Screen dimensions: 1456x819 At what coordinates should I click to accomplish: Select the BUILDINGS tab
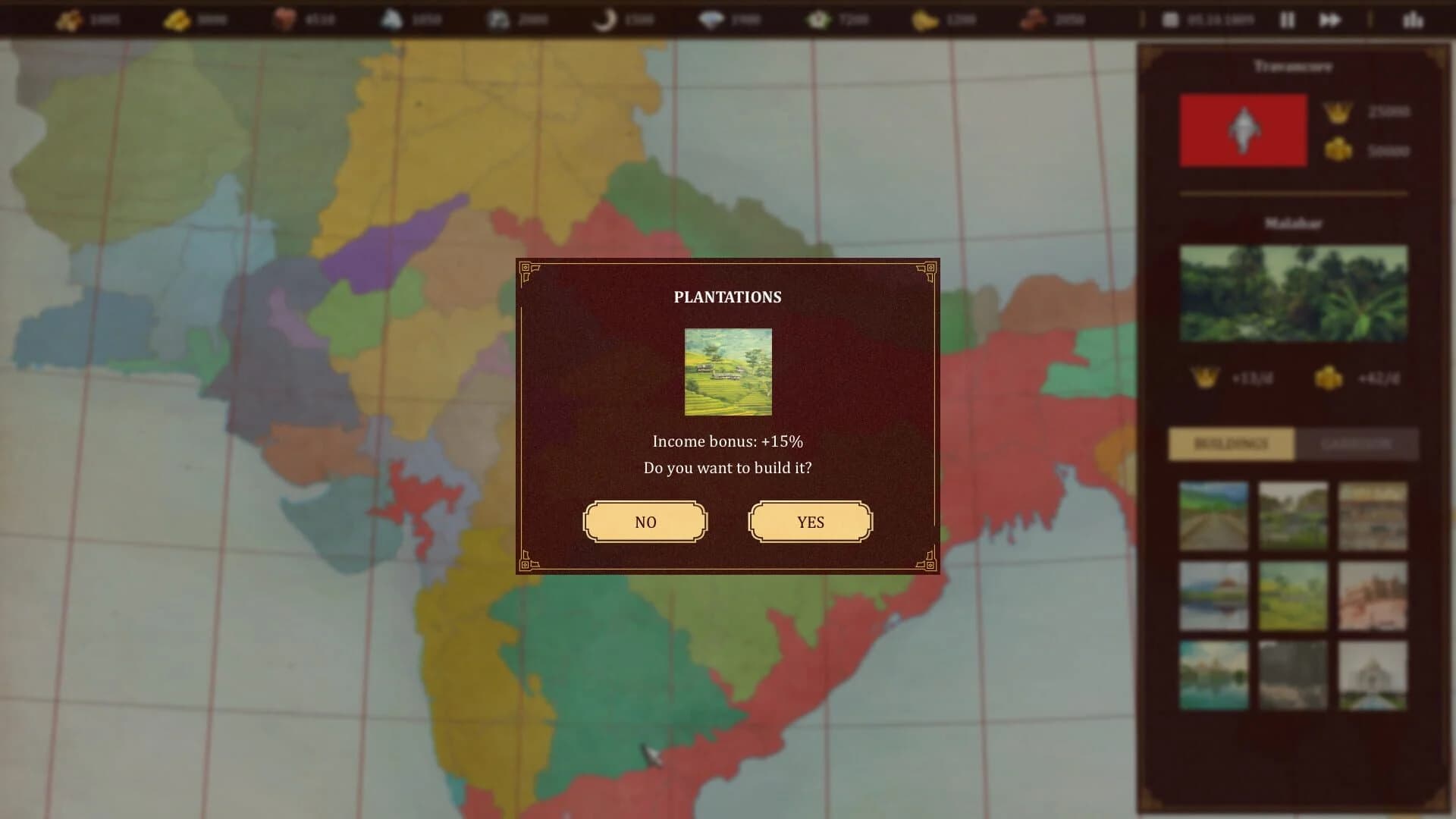(x=1229, y=444)
